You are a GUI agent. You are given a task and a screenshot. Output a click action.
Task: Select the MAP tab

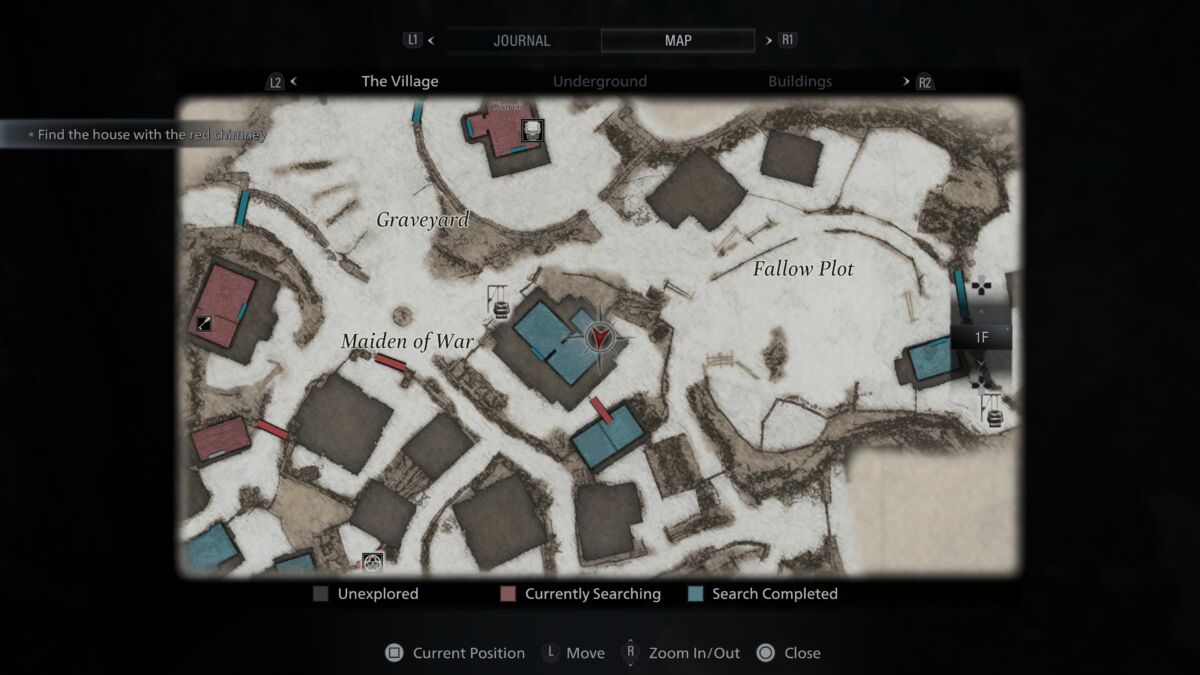coord(677,41)
